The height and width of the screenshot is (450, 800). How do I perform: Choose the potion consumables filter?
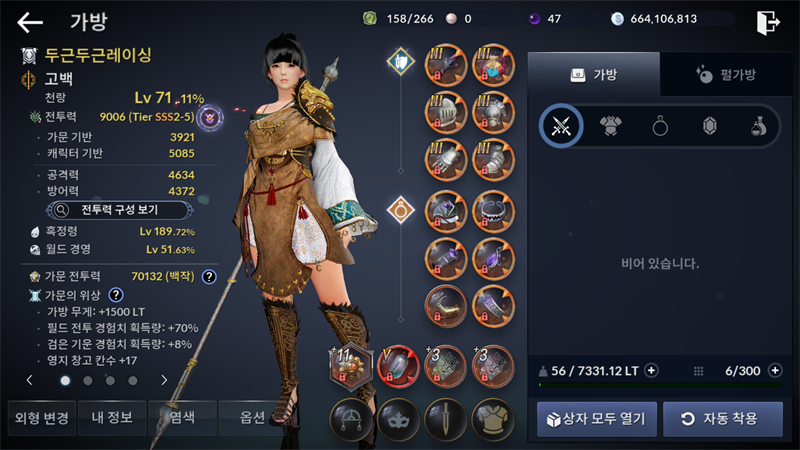[x=759, y=126]
